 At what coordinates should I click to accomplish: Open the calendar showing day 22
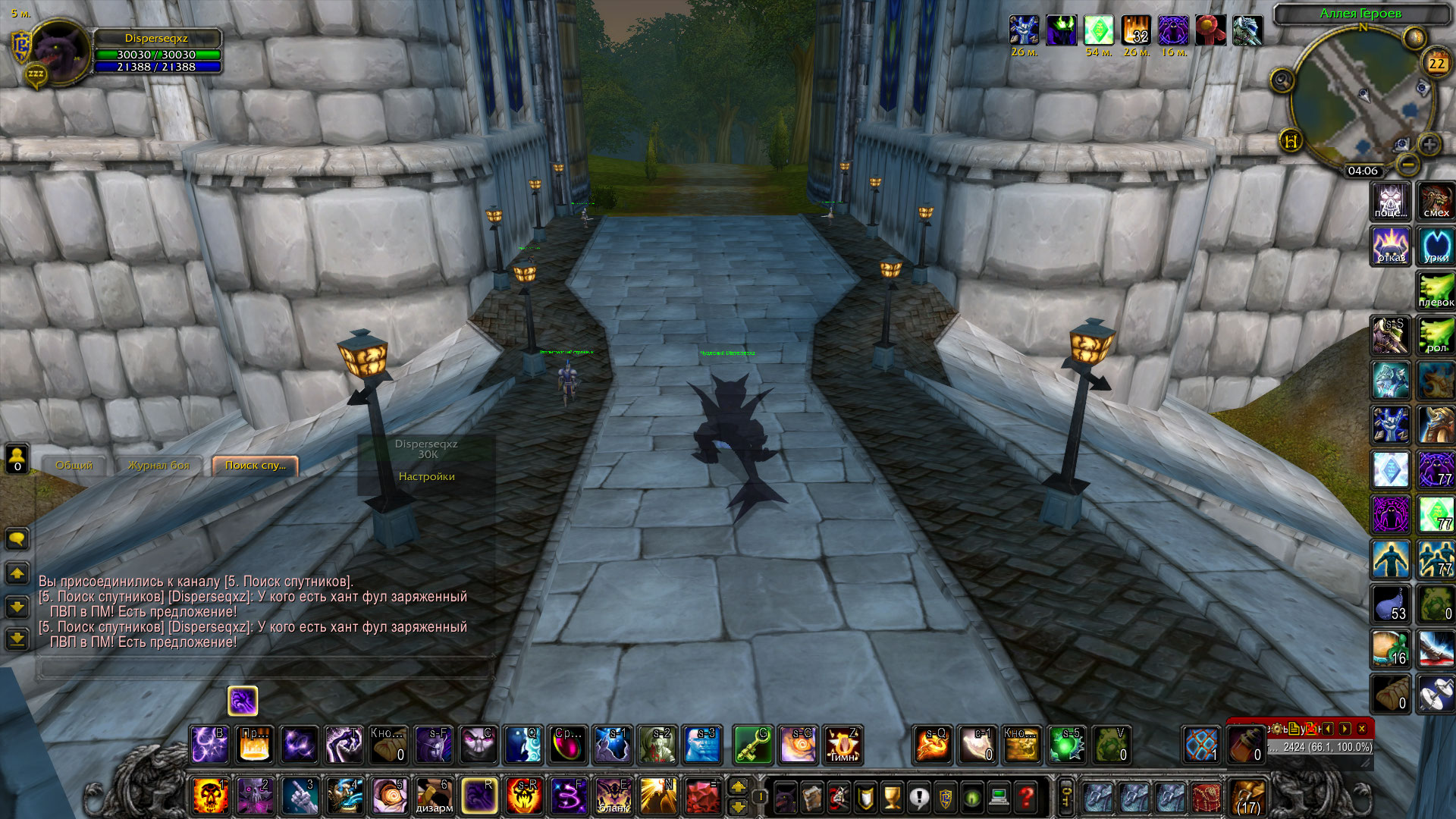pos(1436,63)
